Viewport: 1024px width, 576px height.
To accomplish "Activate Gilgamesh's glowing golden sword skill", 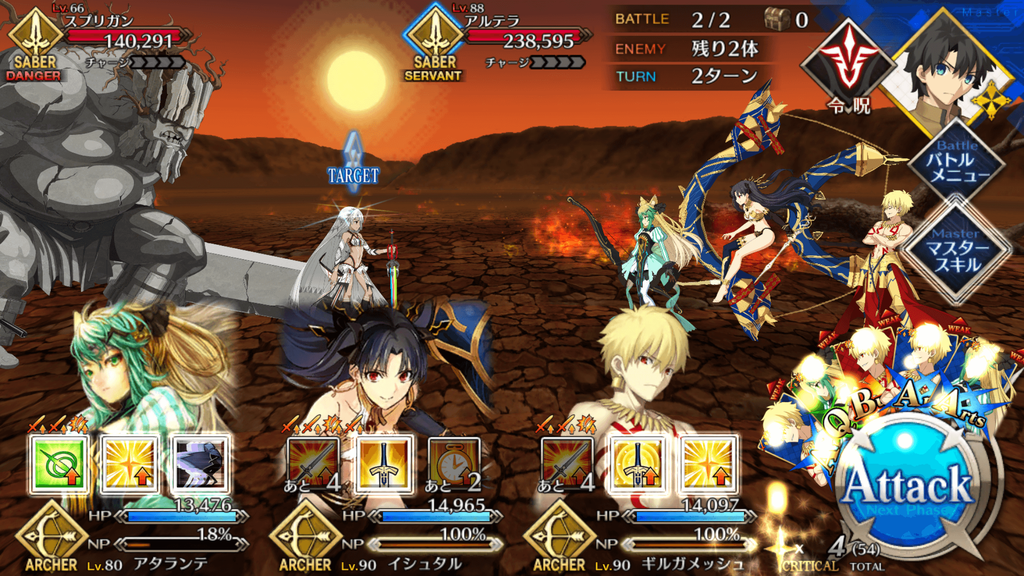I will 635,462.
